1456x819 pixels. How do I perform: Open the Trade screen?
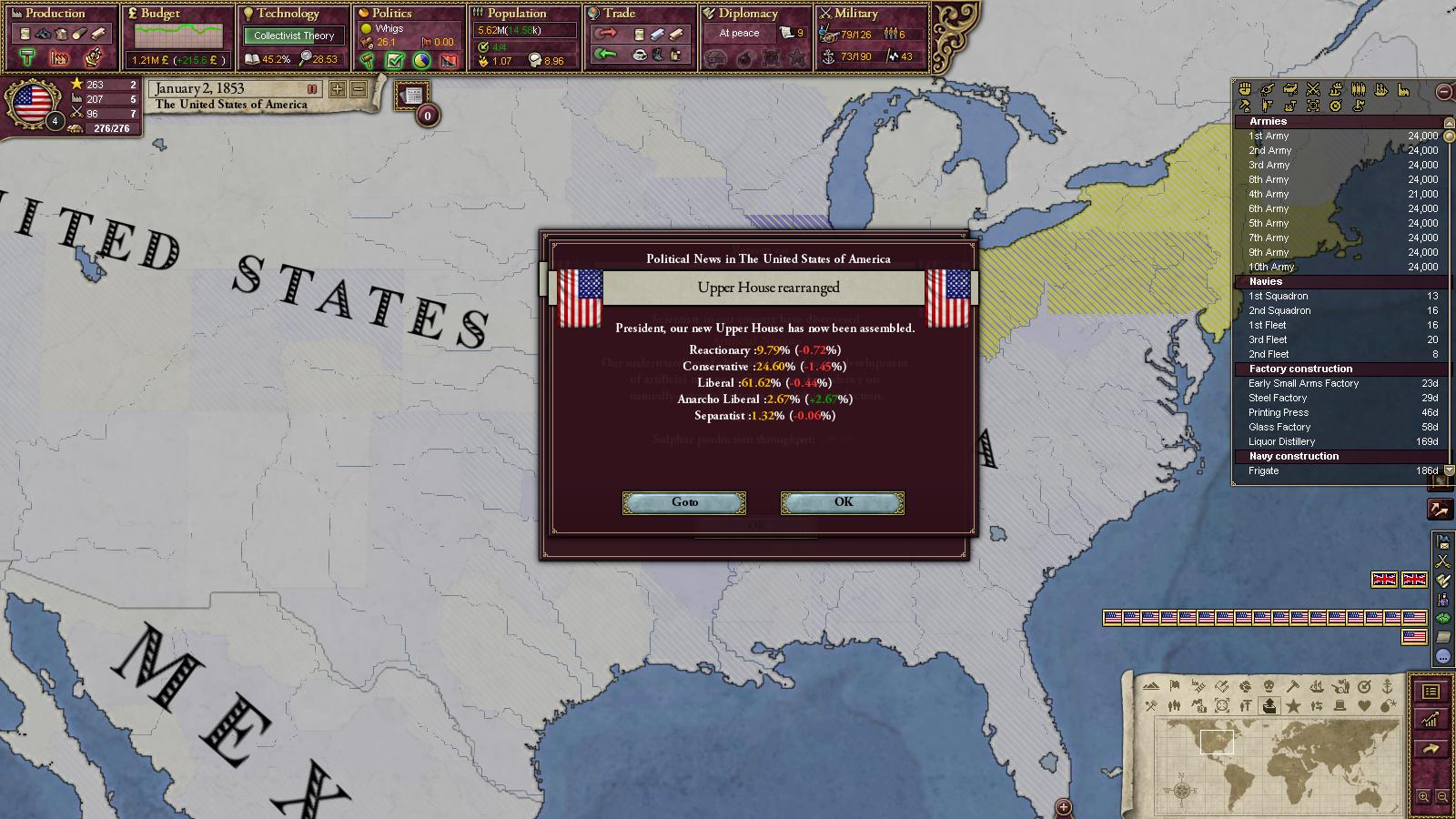click(x=619, y=14)
